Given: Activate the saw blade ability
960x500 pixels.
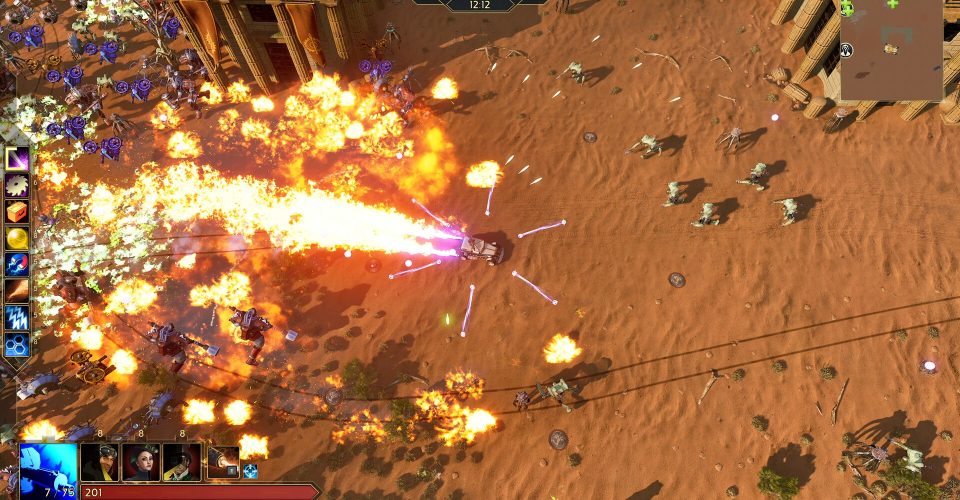Looking at the screenshot, I should (17, 185).
